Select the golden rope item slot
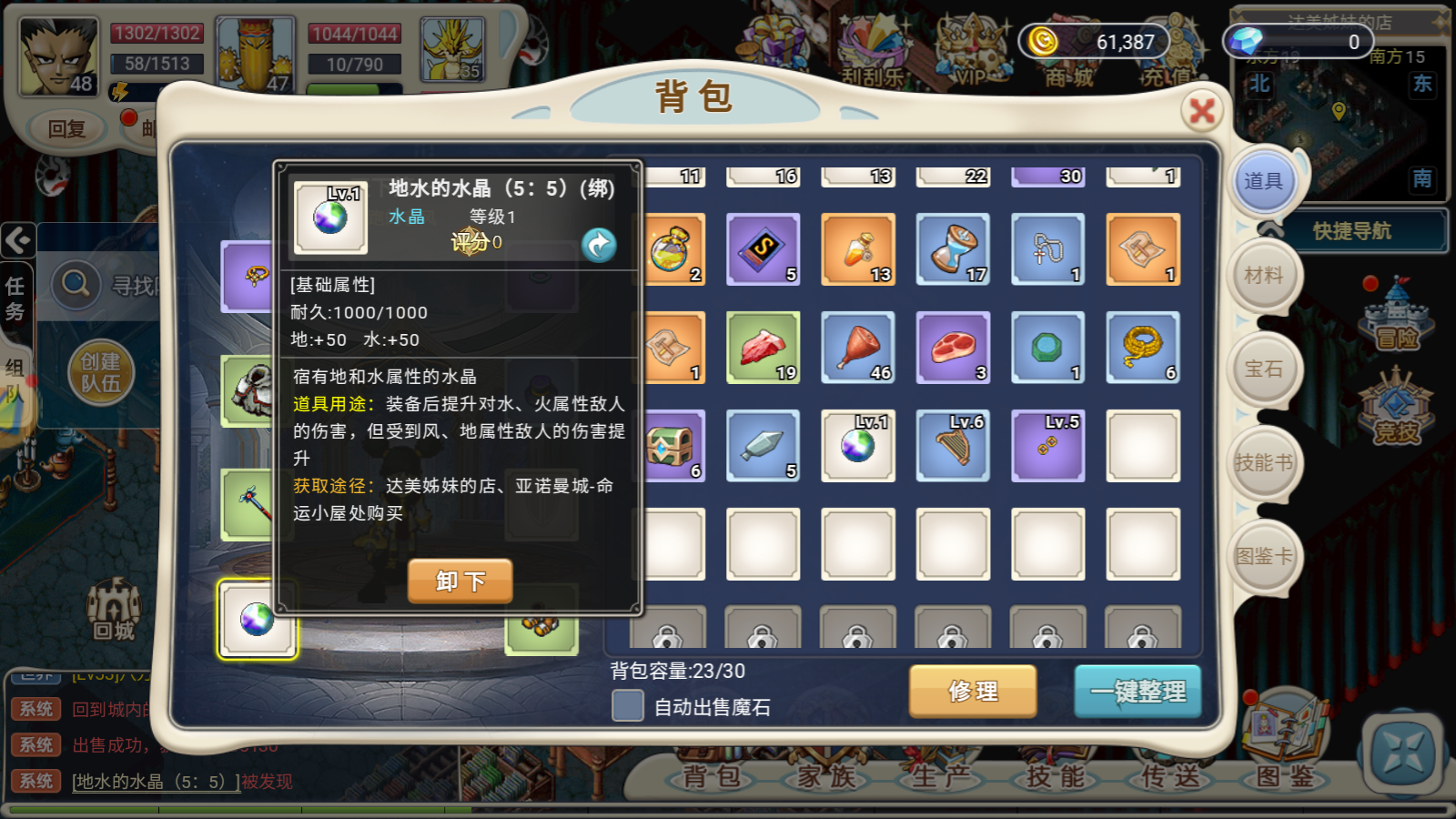The height and width of the screenshot is (819, 1456). (1143, 348)
